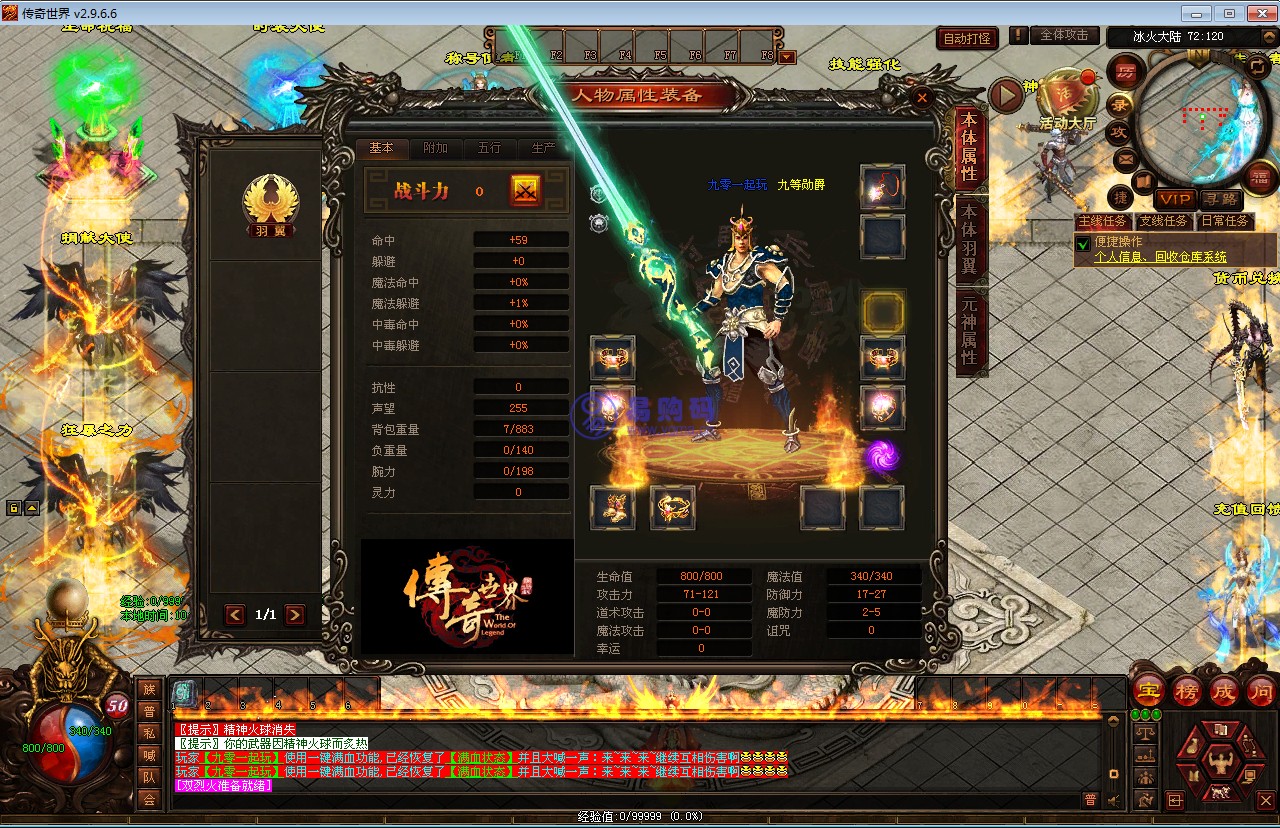1280x828 pixels.
Task: Open the 个人信息、回收仓库系统 link
Action: click(x=1160, y=257)
